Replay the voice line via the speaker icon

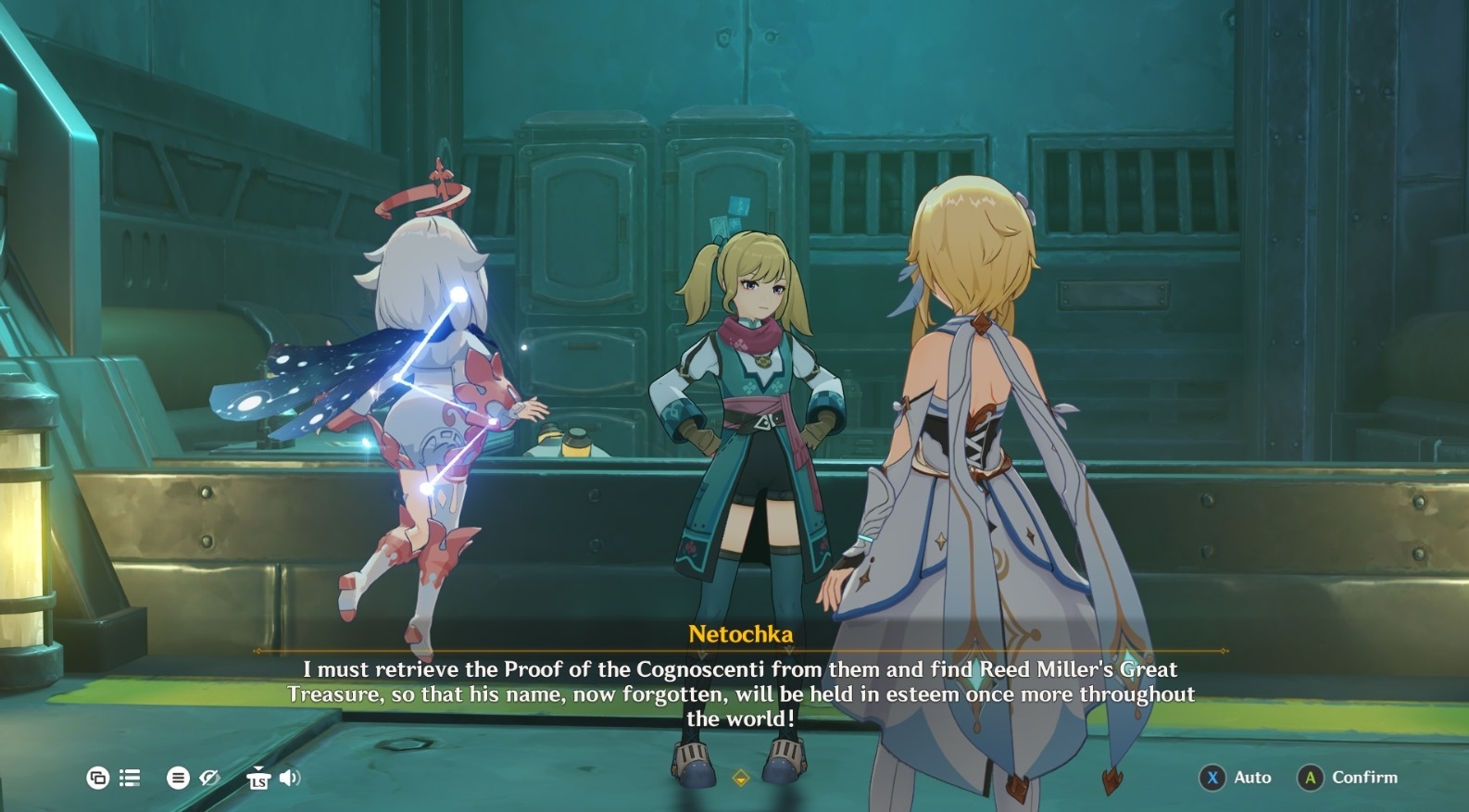290,778
